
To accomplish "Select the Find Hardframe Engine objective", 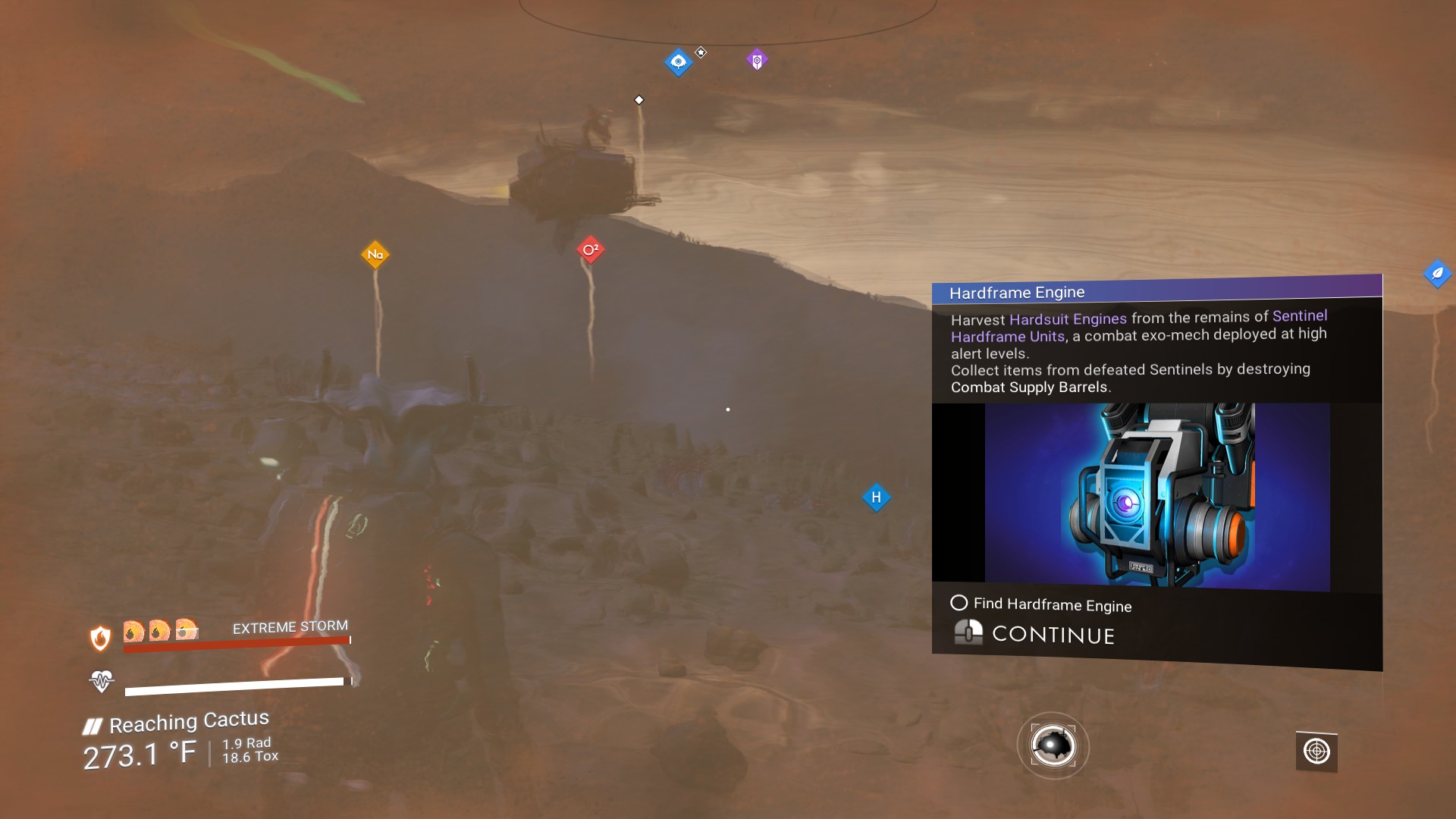I will (x=1051, y=604).
